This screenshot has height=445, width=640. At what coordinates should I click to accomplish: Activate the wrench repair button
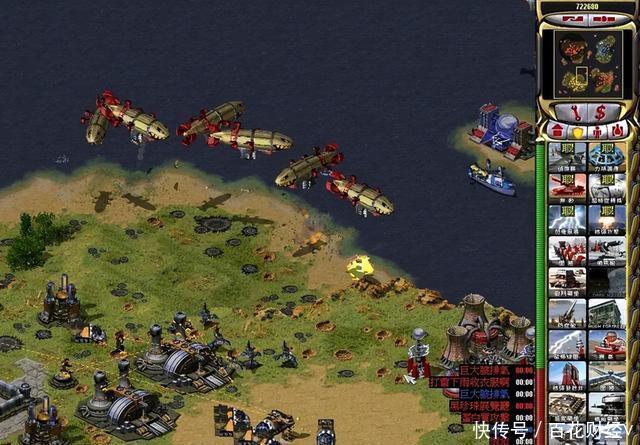tap(575, 112)
